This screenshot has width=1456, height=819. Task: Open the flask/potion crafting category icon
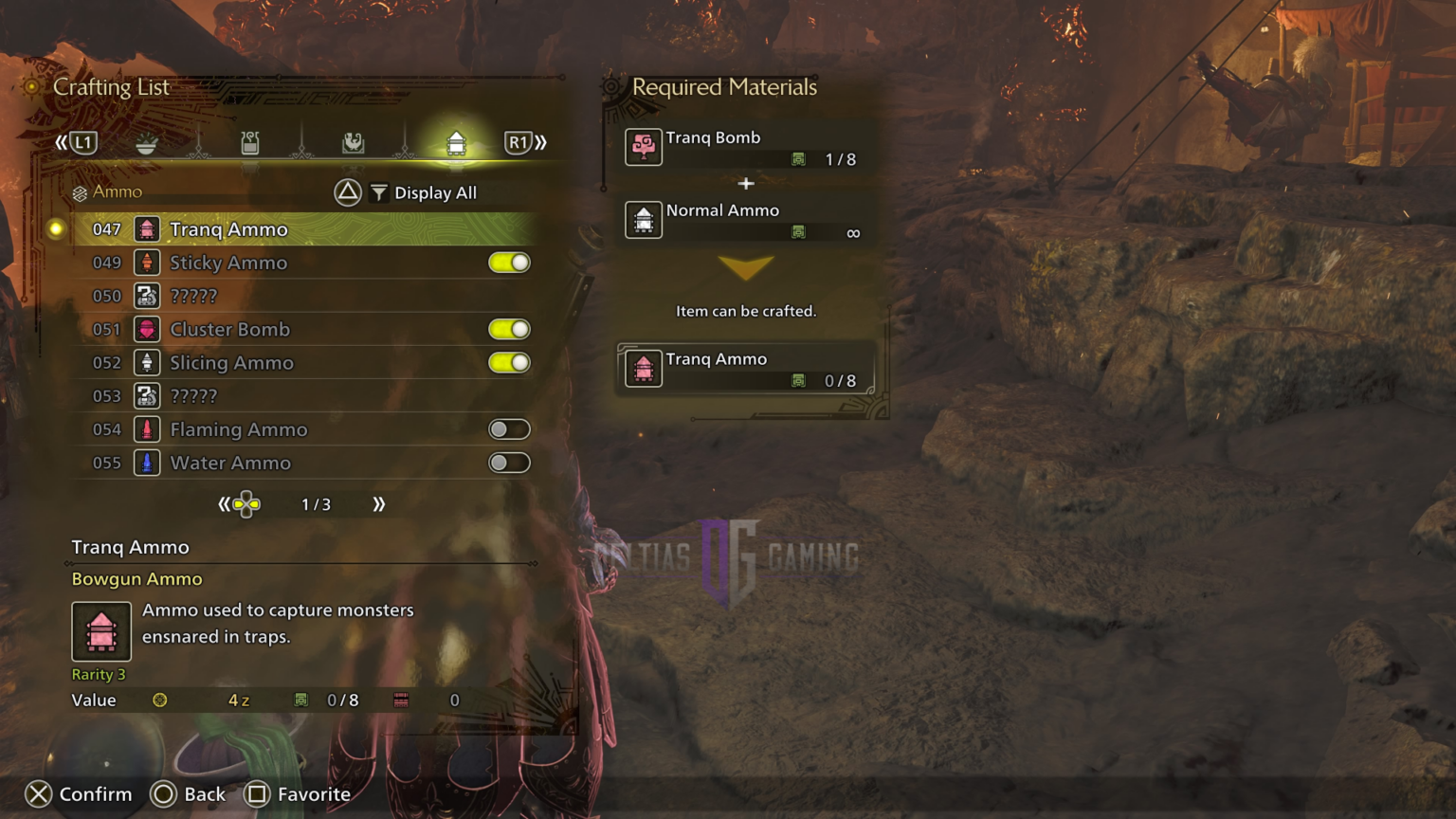click(250, 141)
